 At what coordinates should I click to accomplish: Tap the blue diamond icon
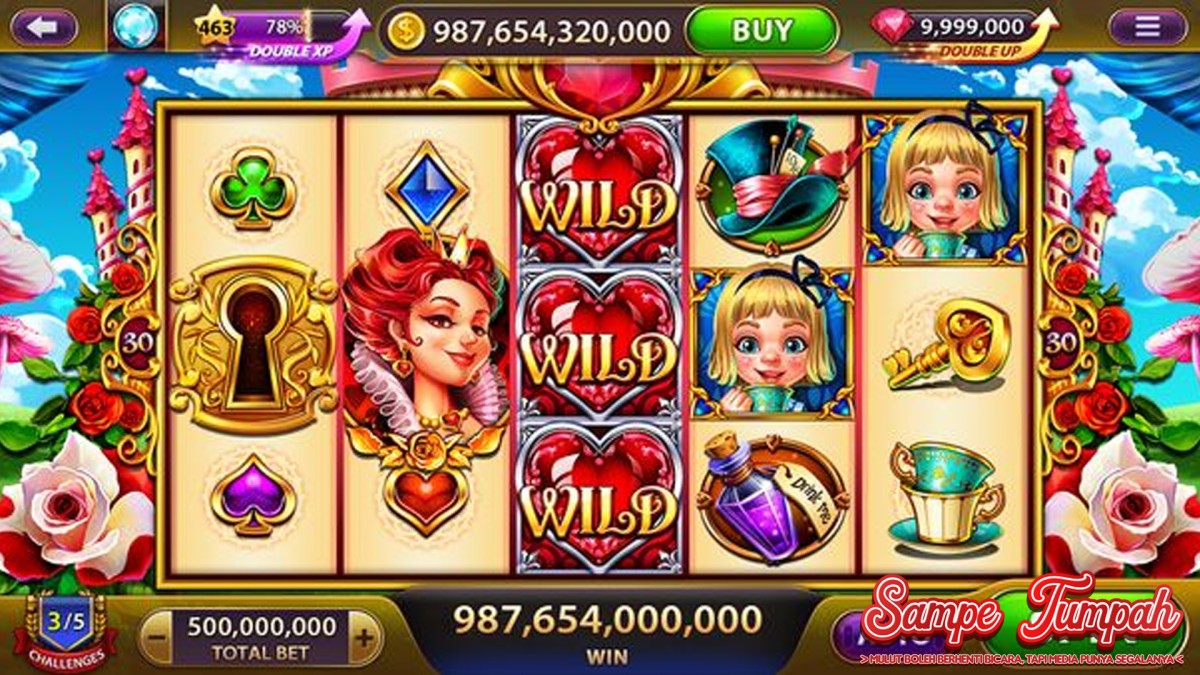(135, 27)
